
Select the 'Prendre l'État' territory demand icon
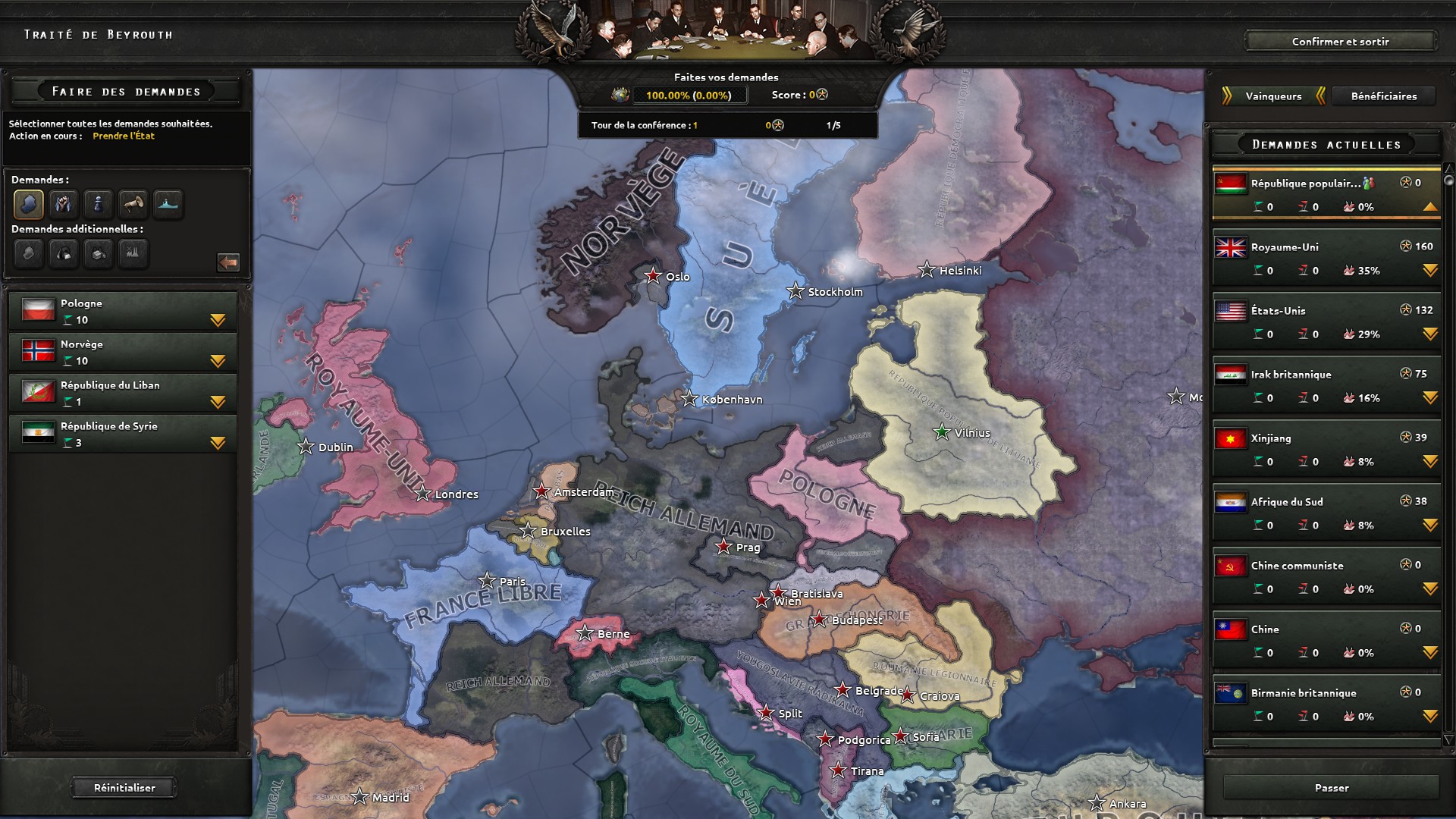[x=28, y=204]
